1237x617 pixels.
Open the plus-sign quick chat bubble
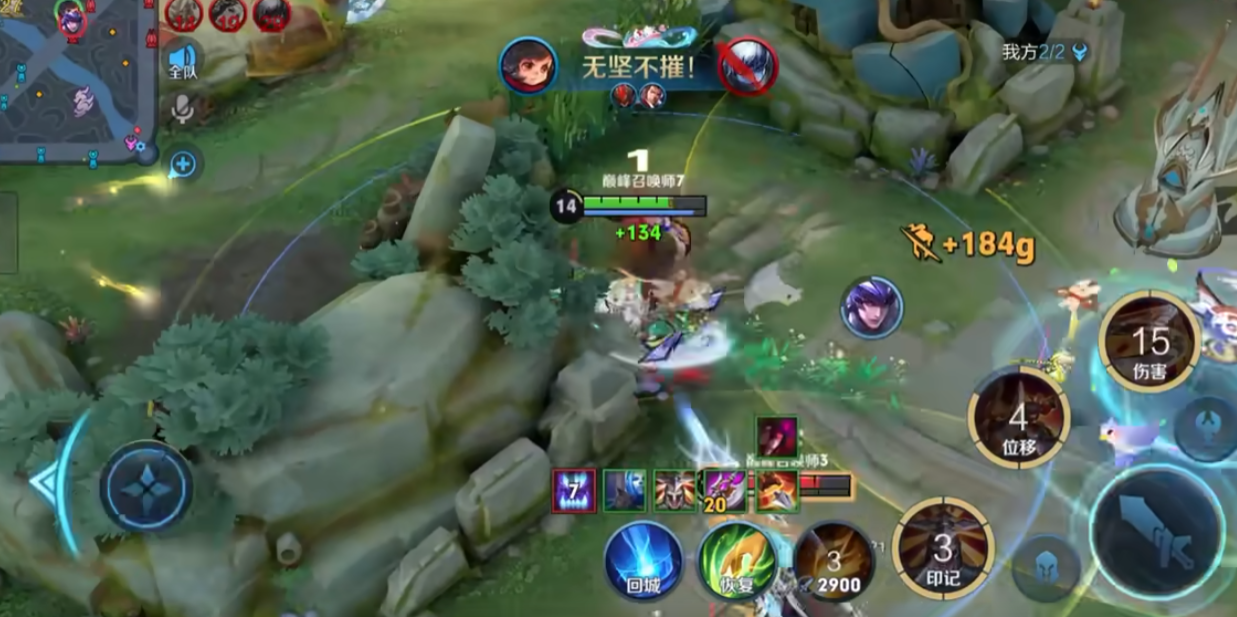tap(183, 163)
